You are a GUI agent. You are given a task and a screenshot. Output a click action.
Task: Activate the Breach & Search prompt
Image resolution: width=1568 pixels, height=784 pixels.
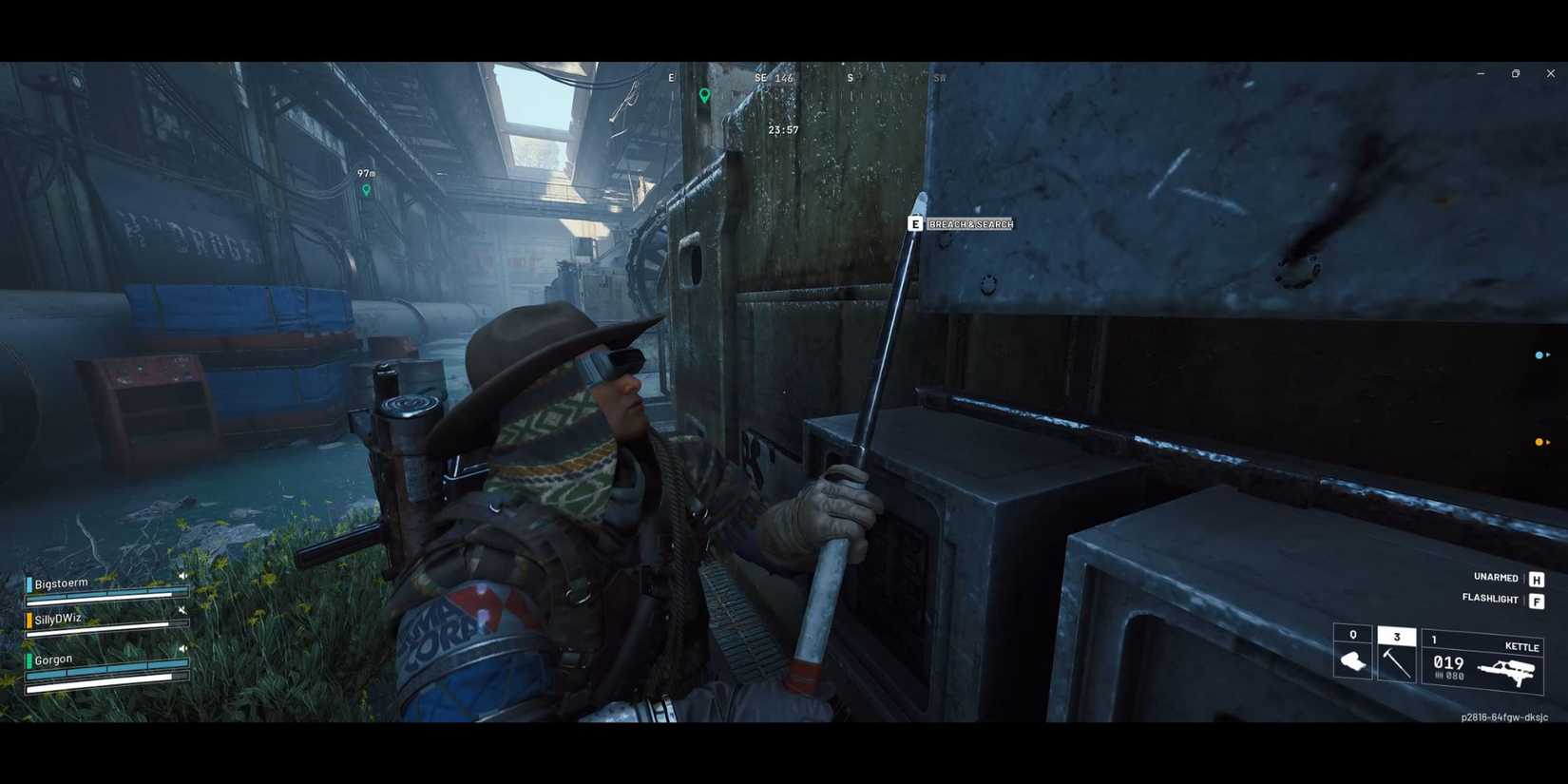(969, 224)
